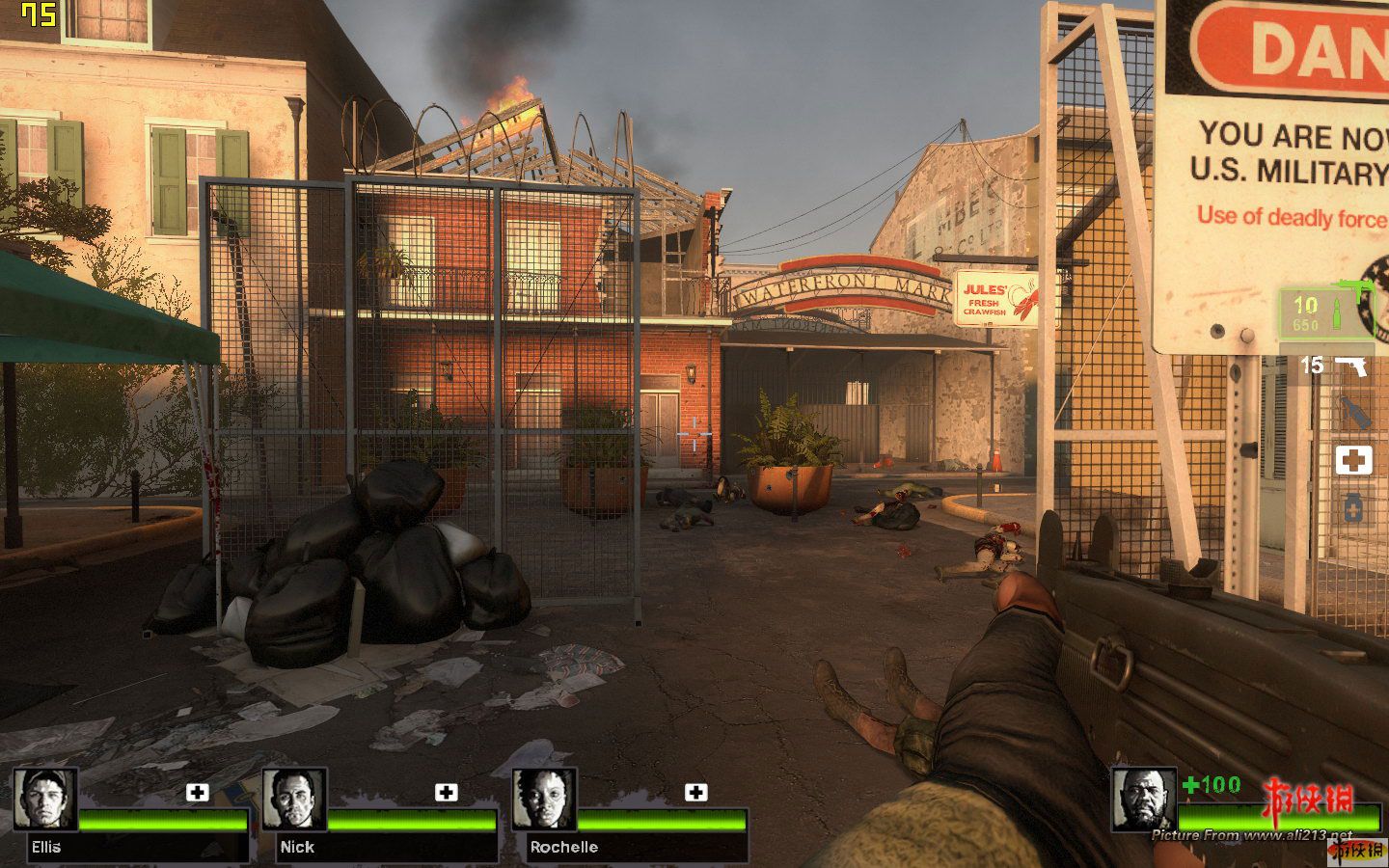The height and width of the screenshot is (868, 1389).
Task: Click your own survivor portrait
Action: tap(1143, 800)
